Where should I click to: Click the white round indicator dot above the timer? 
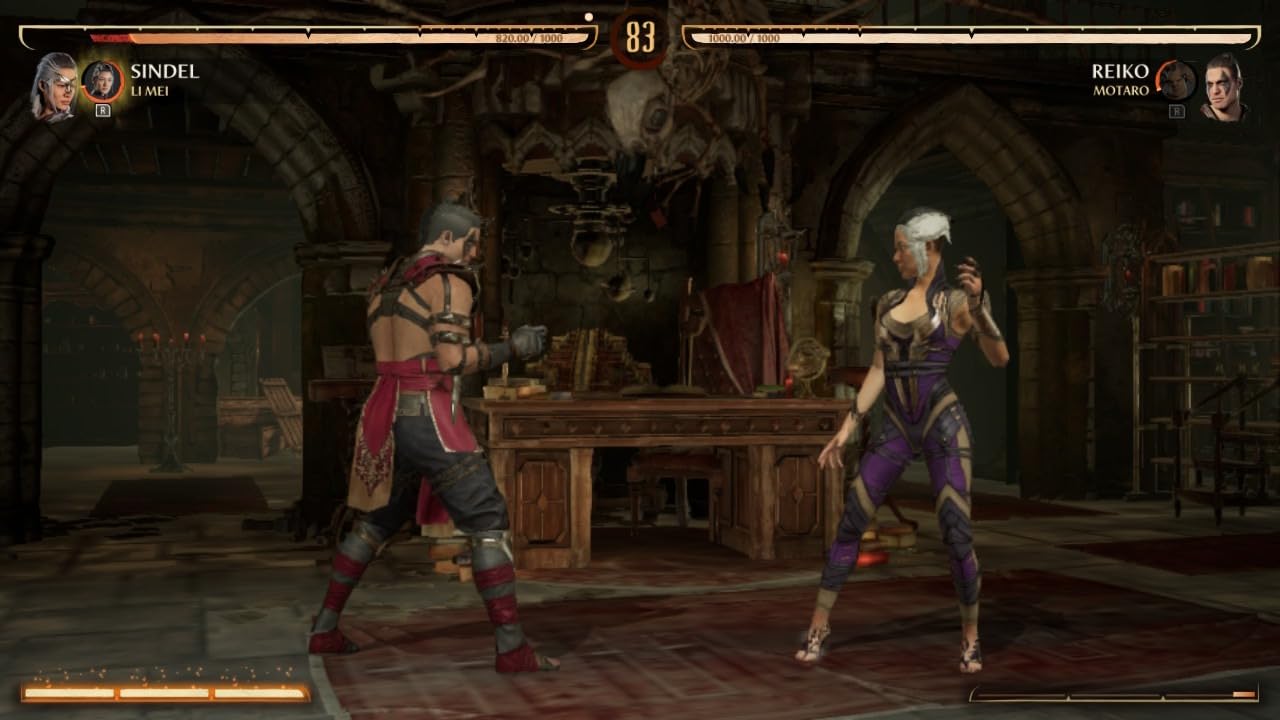click(589, 17)
